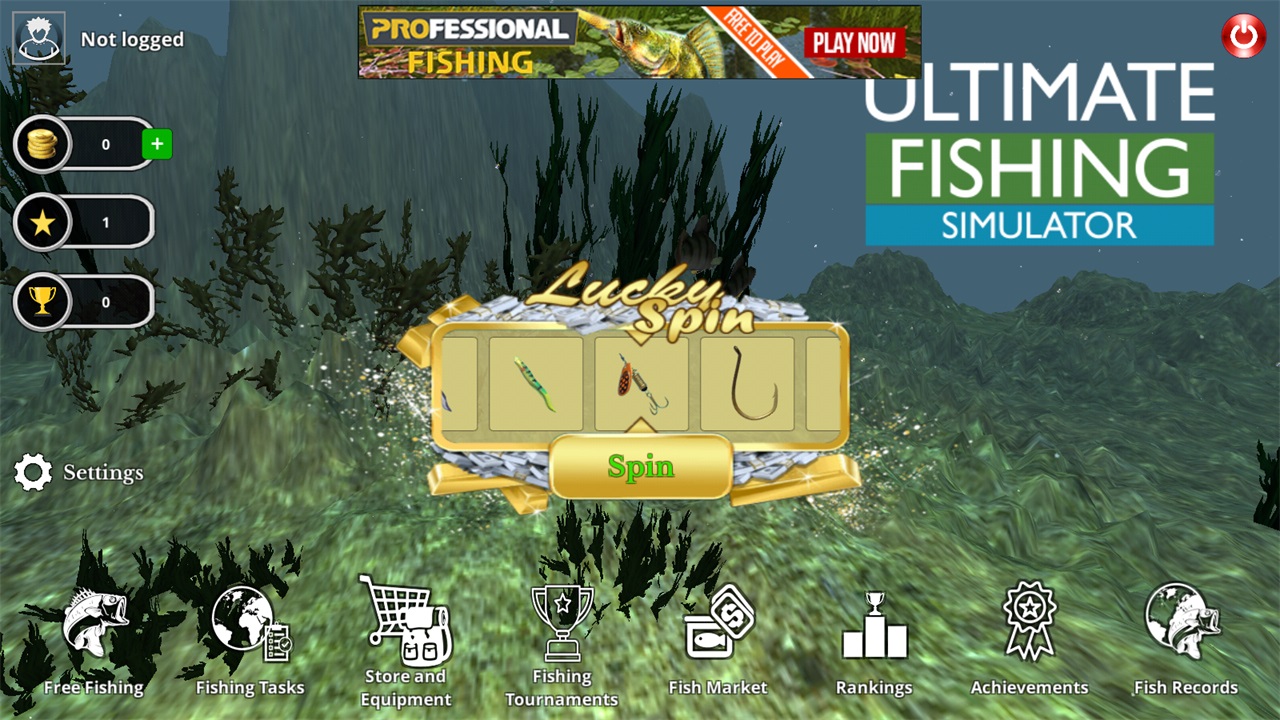
Task: Click the Not logged label to sign in
Action: point(132,39)
